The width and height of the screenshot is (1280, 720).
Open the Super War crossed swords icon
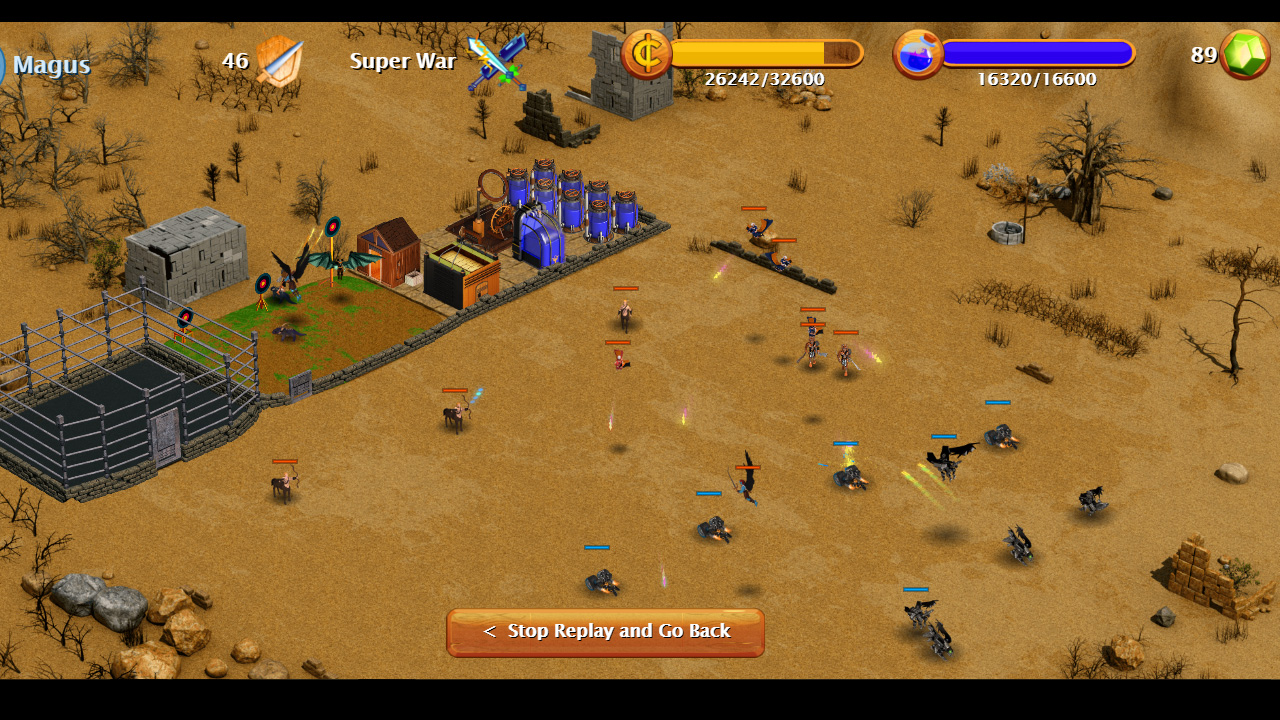(497, 61)
